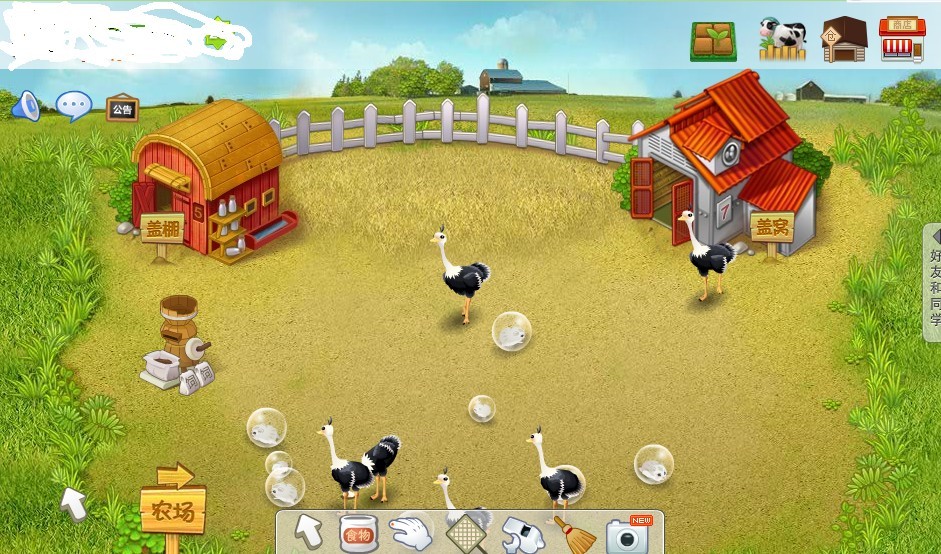Click the 盖窝 build nest sign

pos(771,226)
